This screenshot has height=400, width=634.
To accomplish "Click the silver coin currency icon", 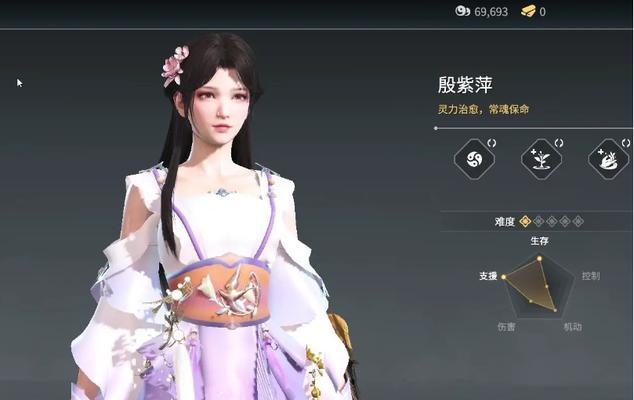I will [462, 11].
